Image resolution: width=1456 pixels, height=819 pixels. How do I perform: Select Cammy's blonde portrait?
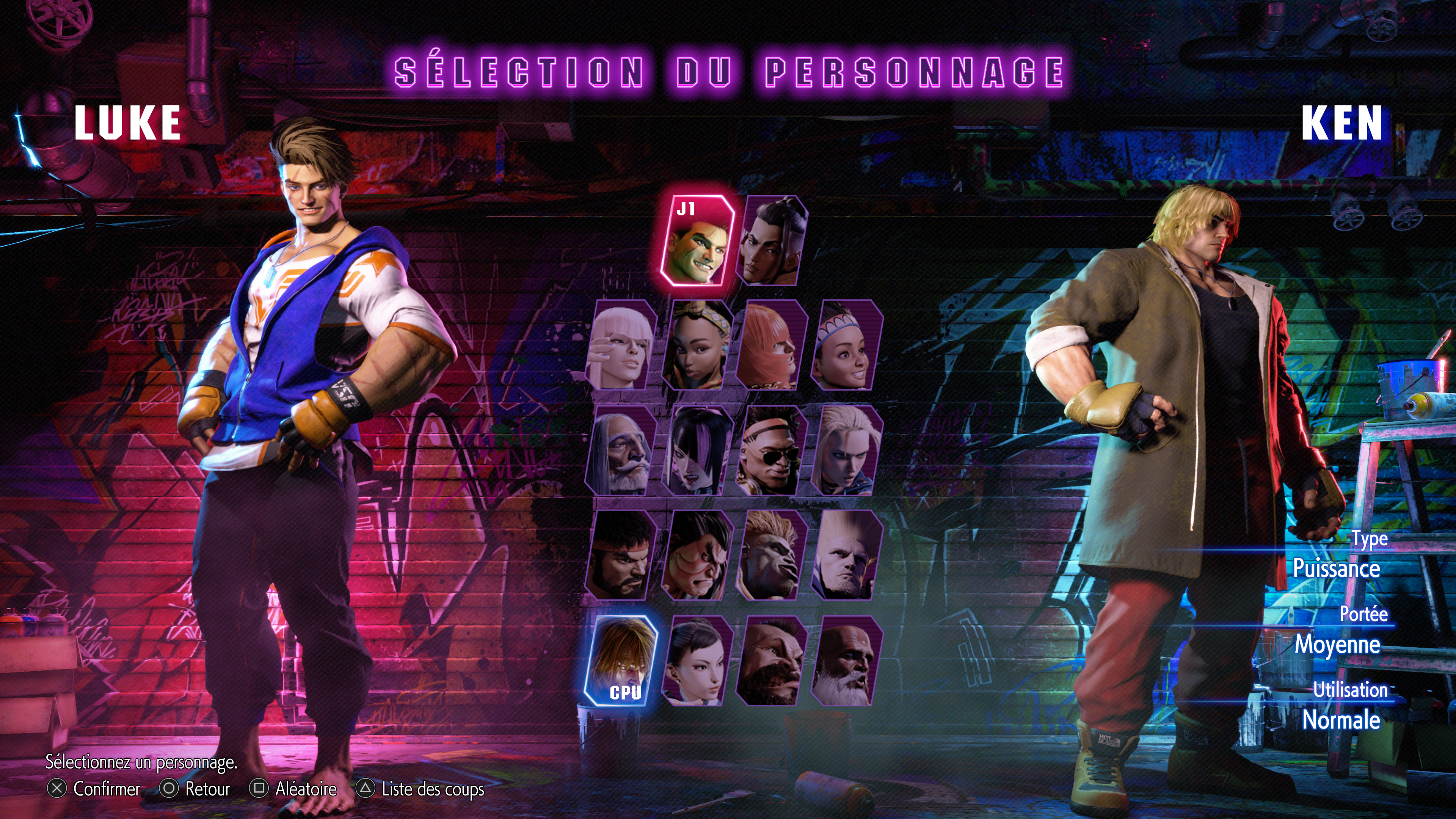[x=847, y=450]
